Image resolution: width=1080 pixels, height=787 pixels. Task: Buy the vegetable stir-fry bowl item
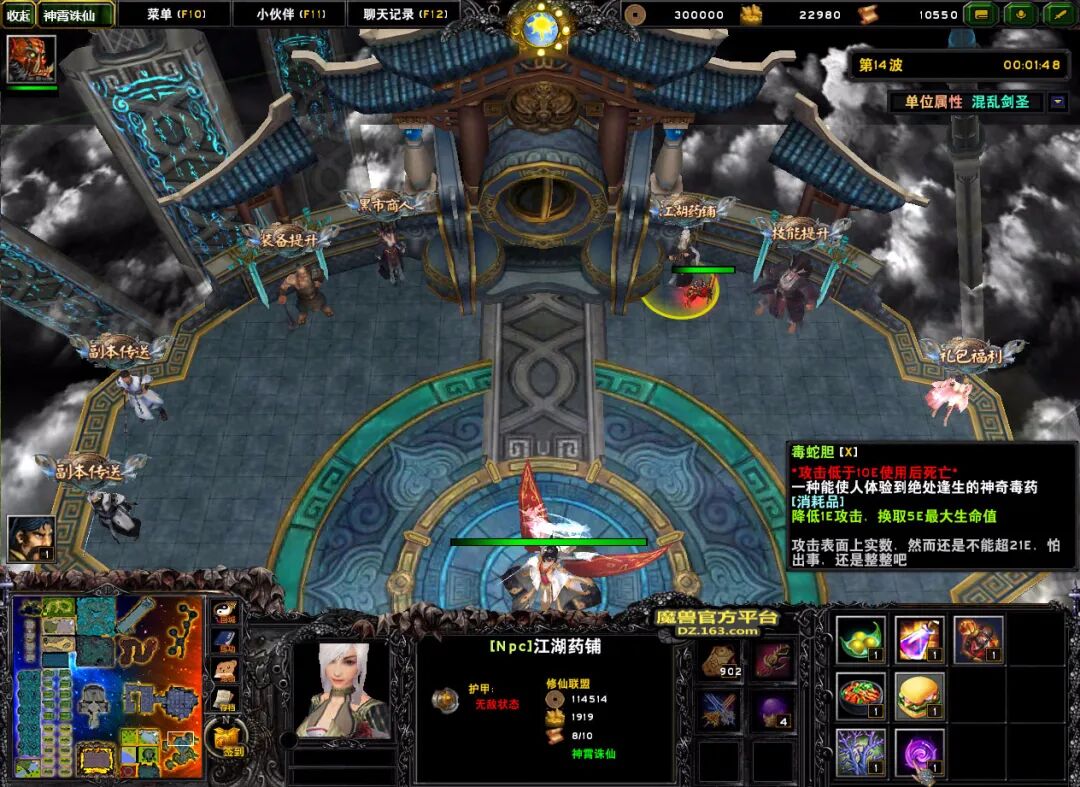[861, 696]
